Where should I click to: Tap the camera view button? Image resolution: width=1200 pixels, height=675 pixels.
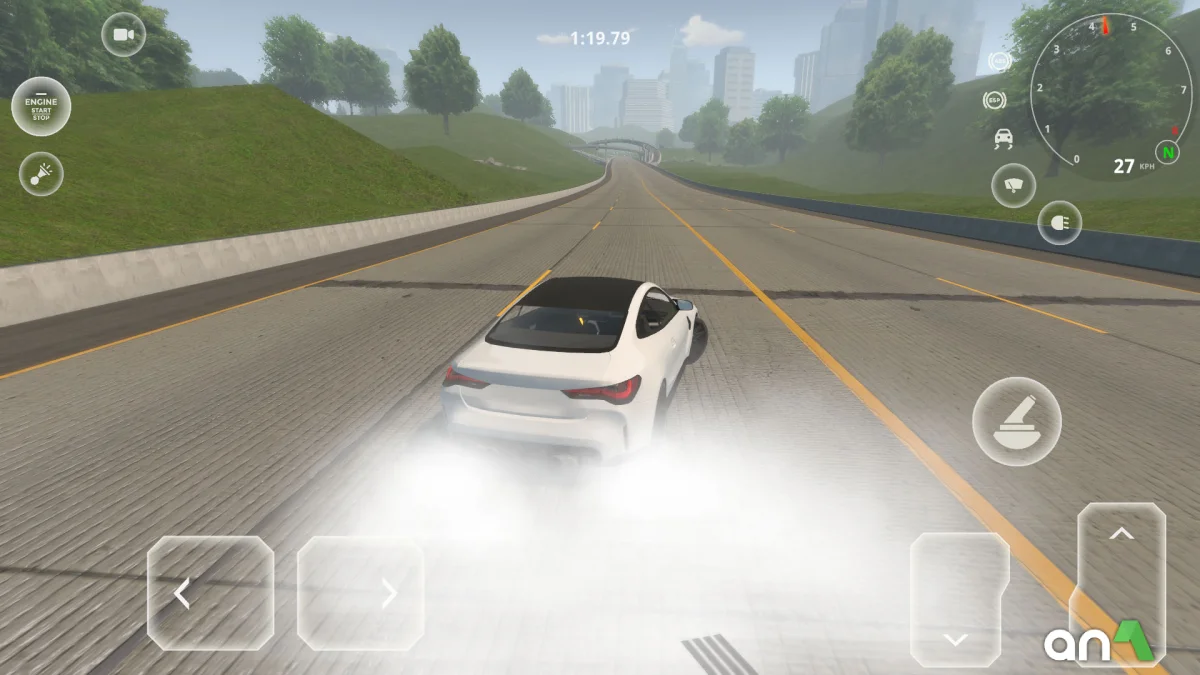(123, 35)
